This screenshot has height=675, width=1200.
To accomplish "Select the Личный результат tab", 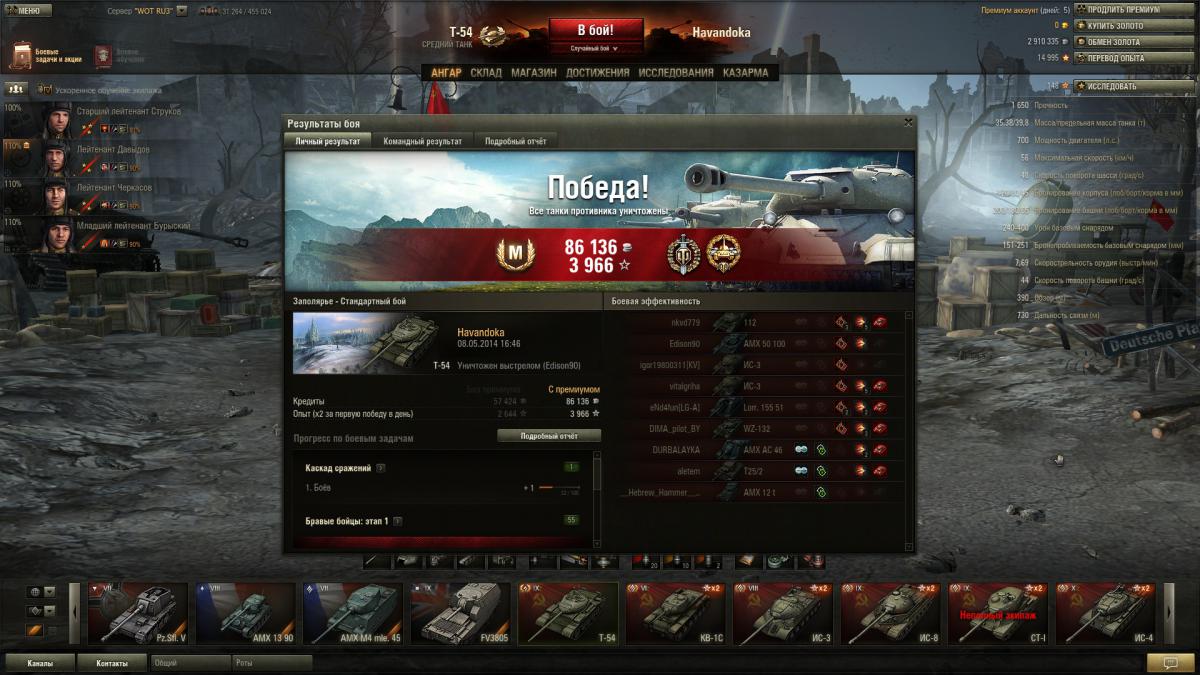I will [x=328, y=142].
